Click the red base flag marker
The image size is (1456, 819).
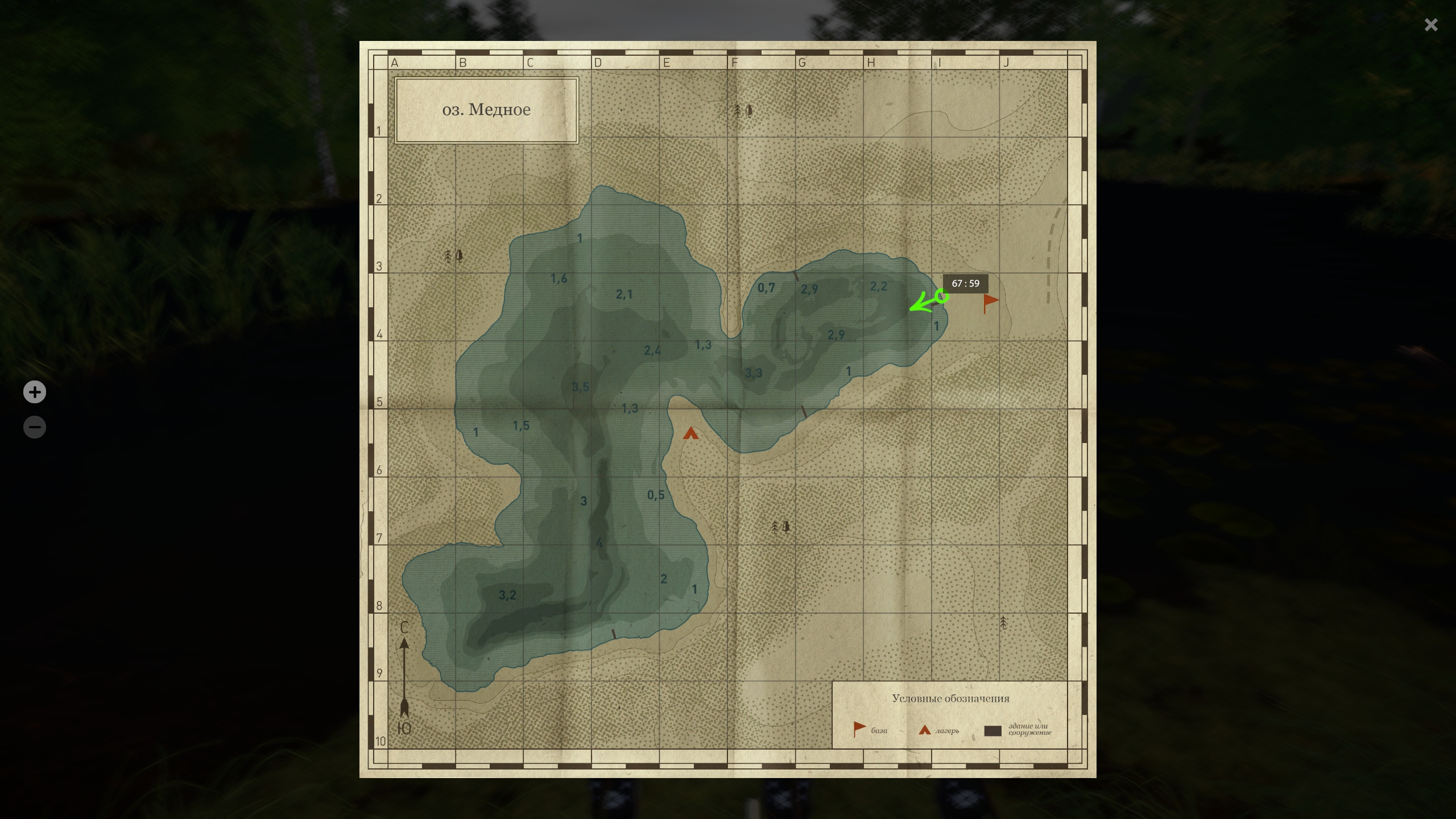[x=990, y=302]
